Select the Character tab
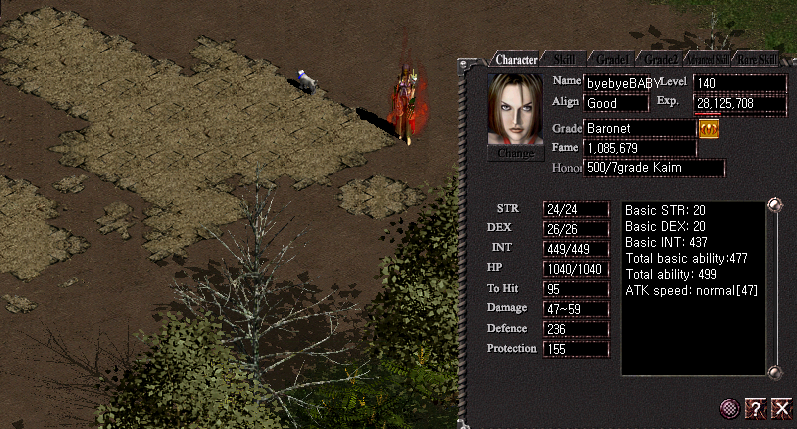The image size is (797, 429). (x=515, y=59)
